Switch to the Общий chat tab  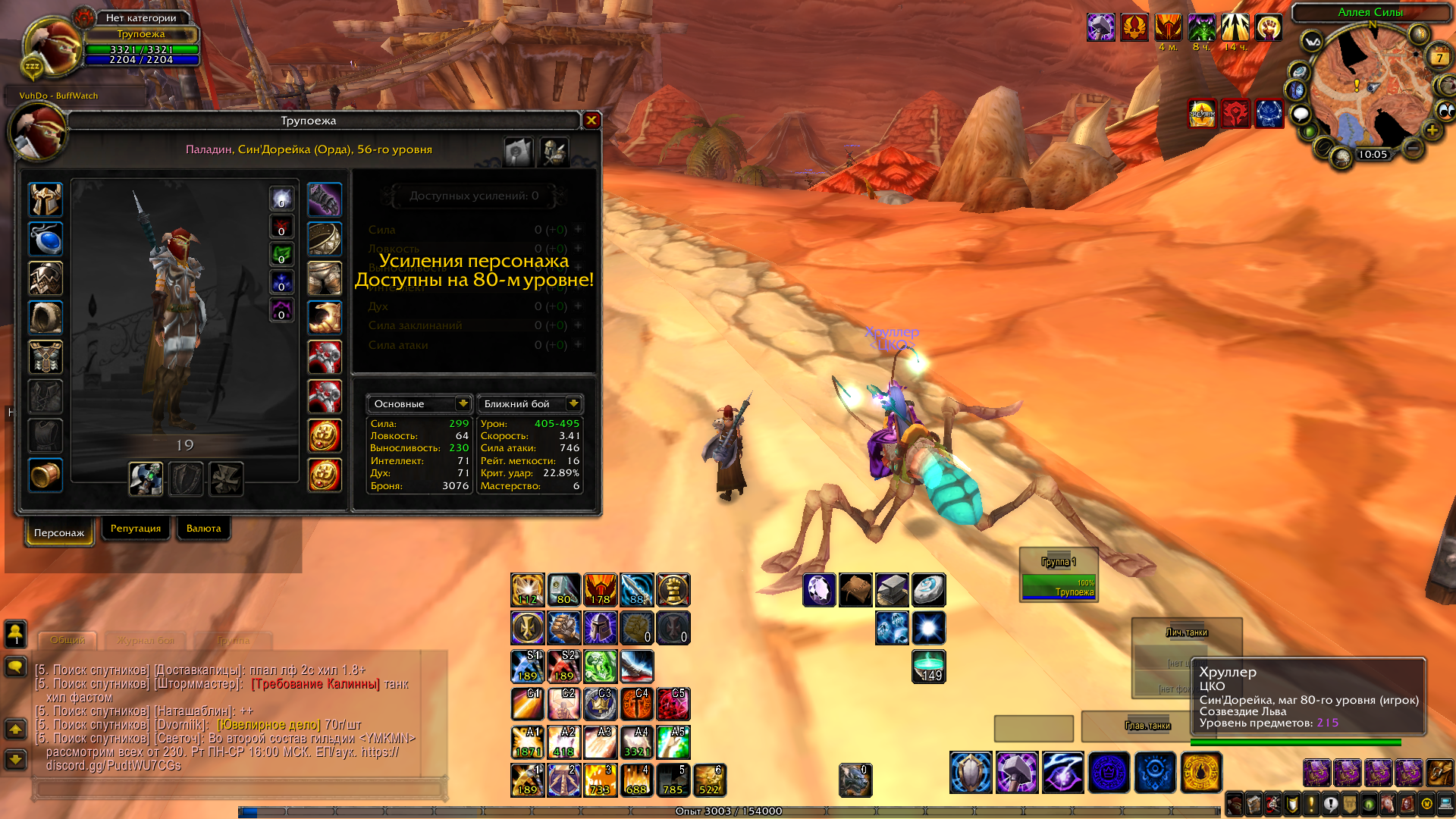click(x=67, y=640)
